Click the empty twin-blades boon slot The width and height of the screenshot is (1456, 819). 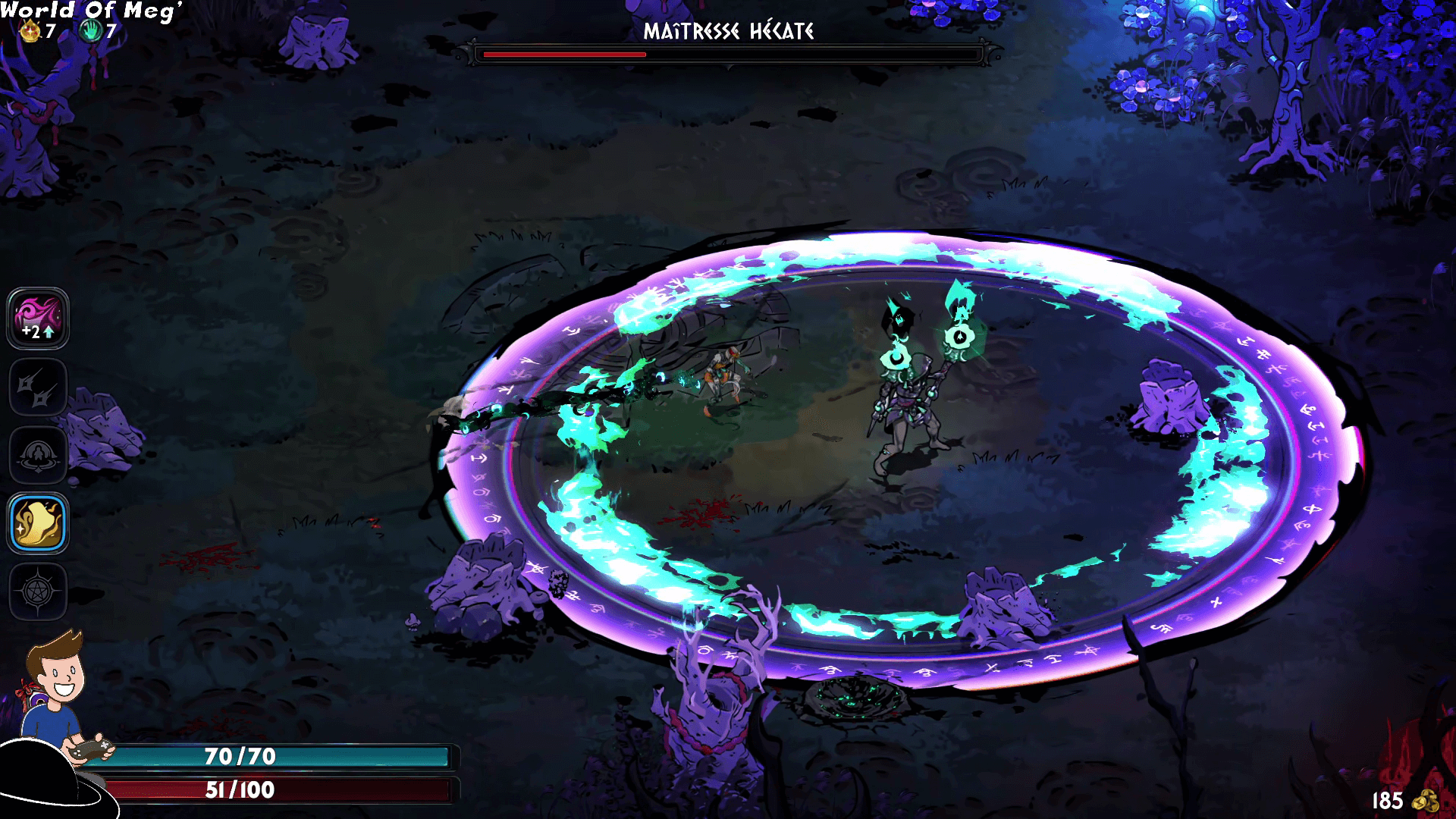(x=38, y=387)
